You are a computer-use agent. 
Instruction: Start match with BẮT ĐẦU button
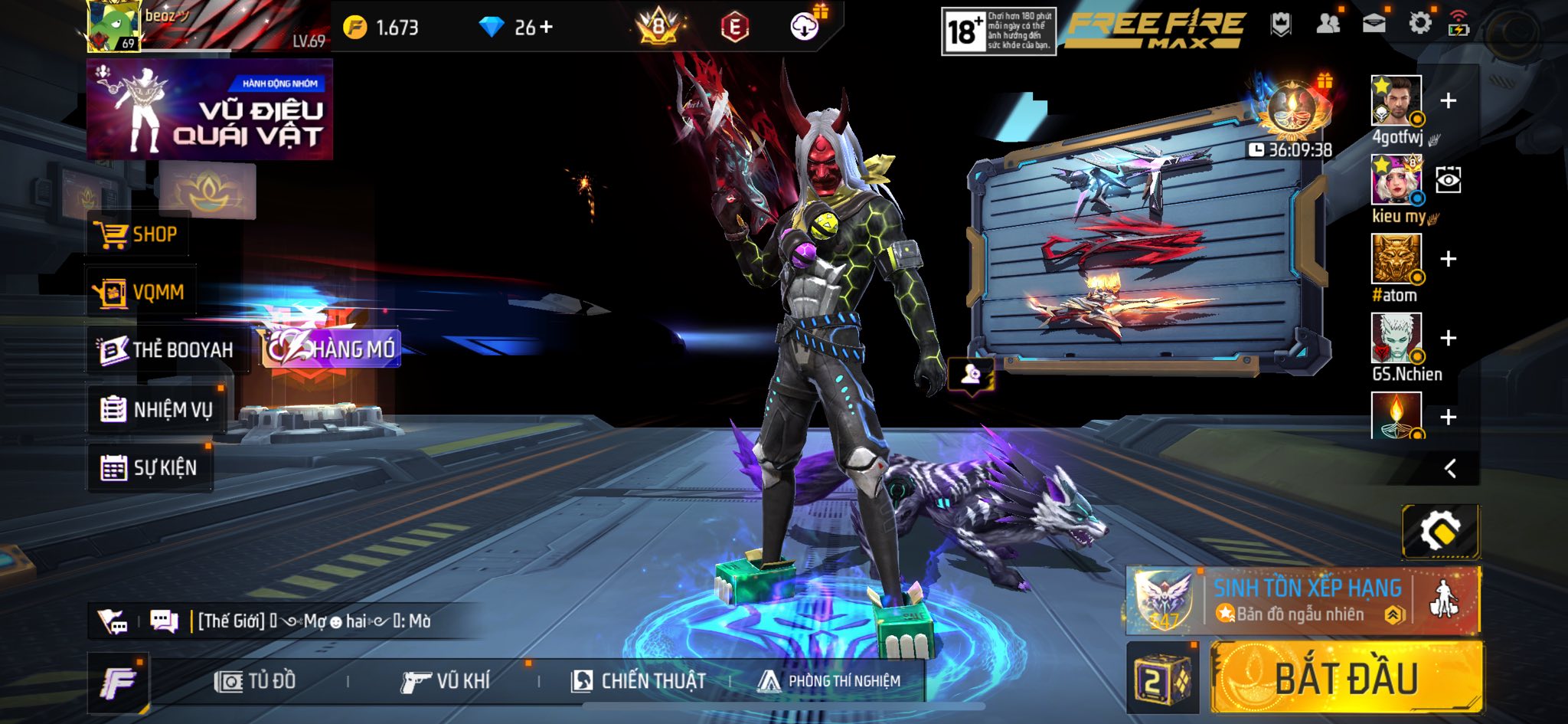point(1346,679)
